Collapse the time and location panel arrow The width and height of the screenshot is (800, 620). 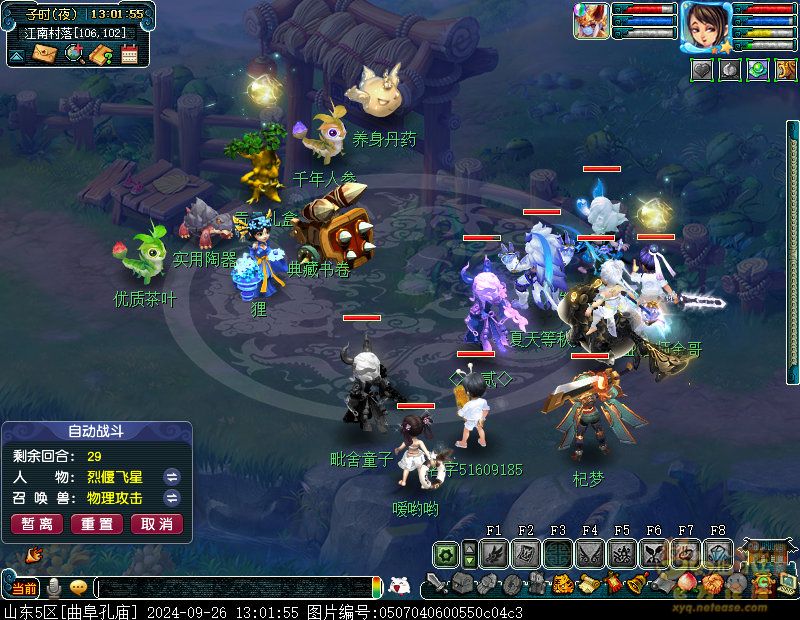pyautogui.click(x=17, y=57)
